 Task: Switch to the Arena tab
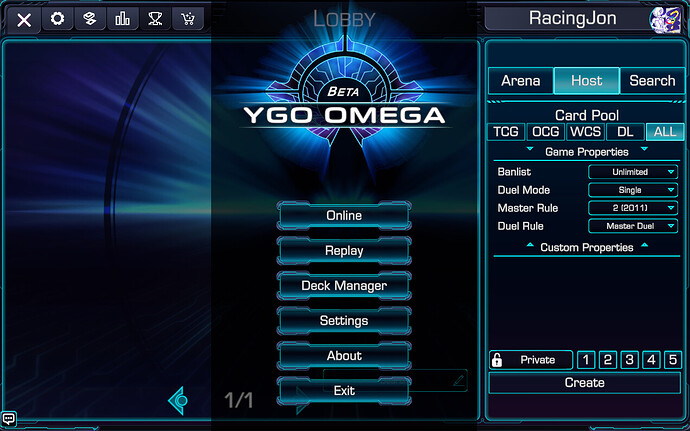(520, 81)
